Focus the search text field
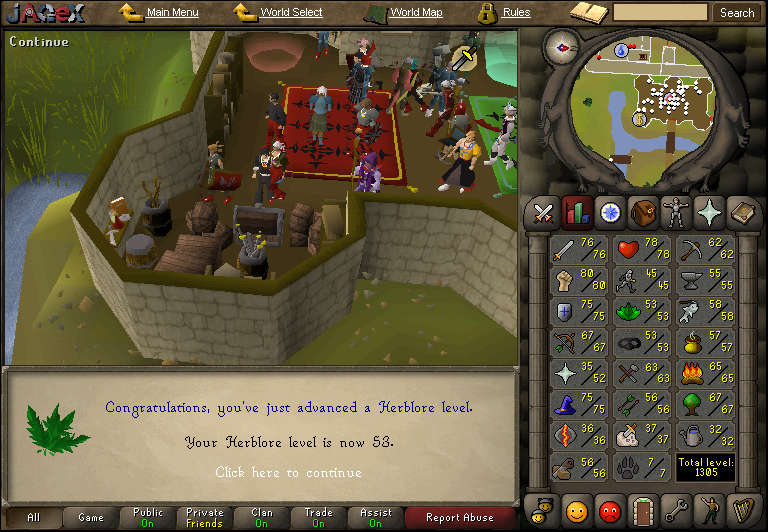Image resolution: width=768 pixels, height=532 pixels. 660,13
